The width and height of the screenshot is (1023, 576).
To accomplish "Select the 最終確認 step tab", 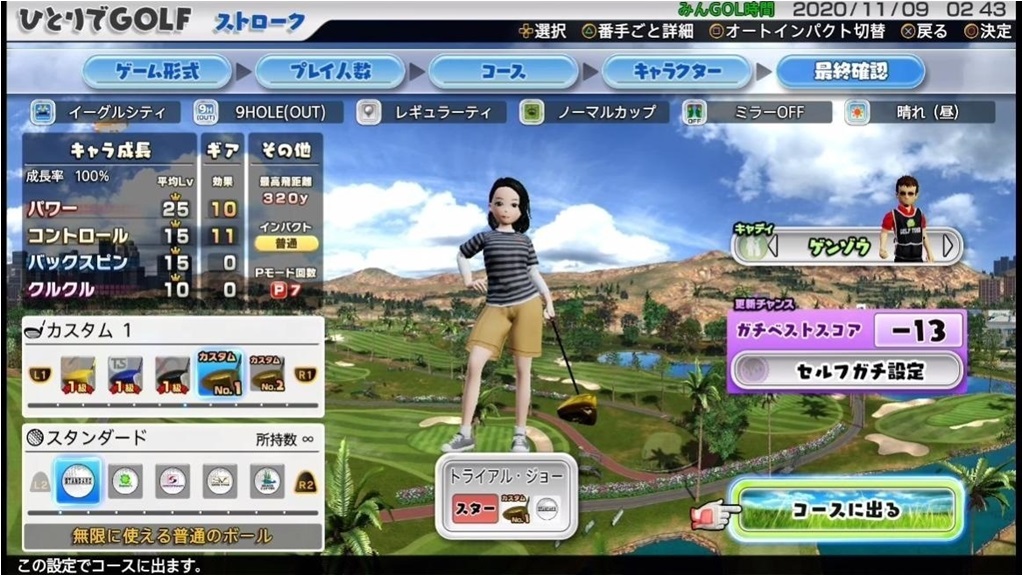I will pyautogui.click(x=849, y=72).
